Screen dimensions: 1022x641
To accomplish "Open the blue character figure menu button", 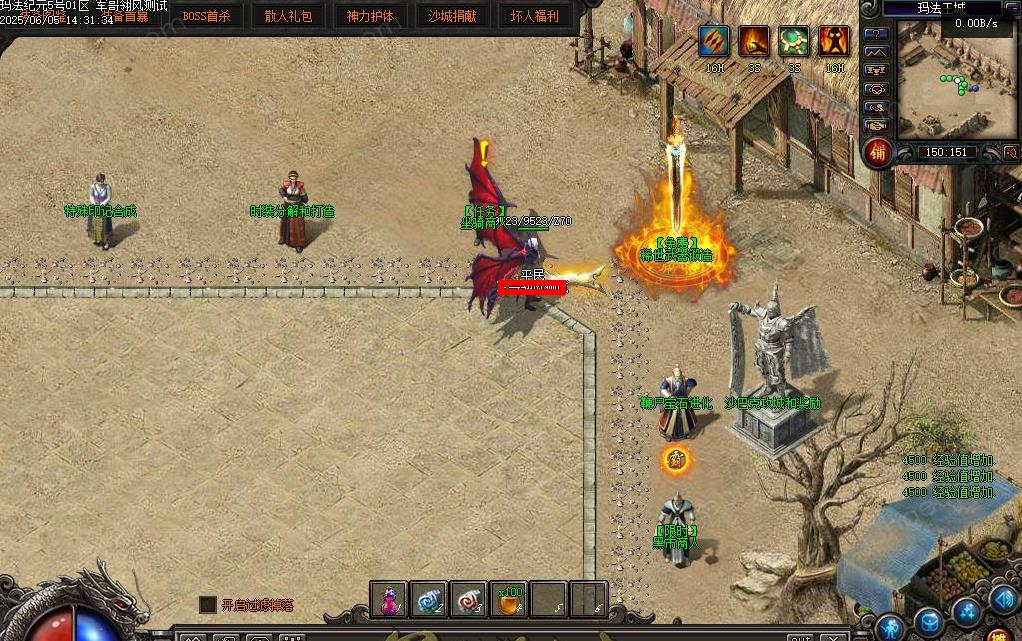I will click(890, 628).
